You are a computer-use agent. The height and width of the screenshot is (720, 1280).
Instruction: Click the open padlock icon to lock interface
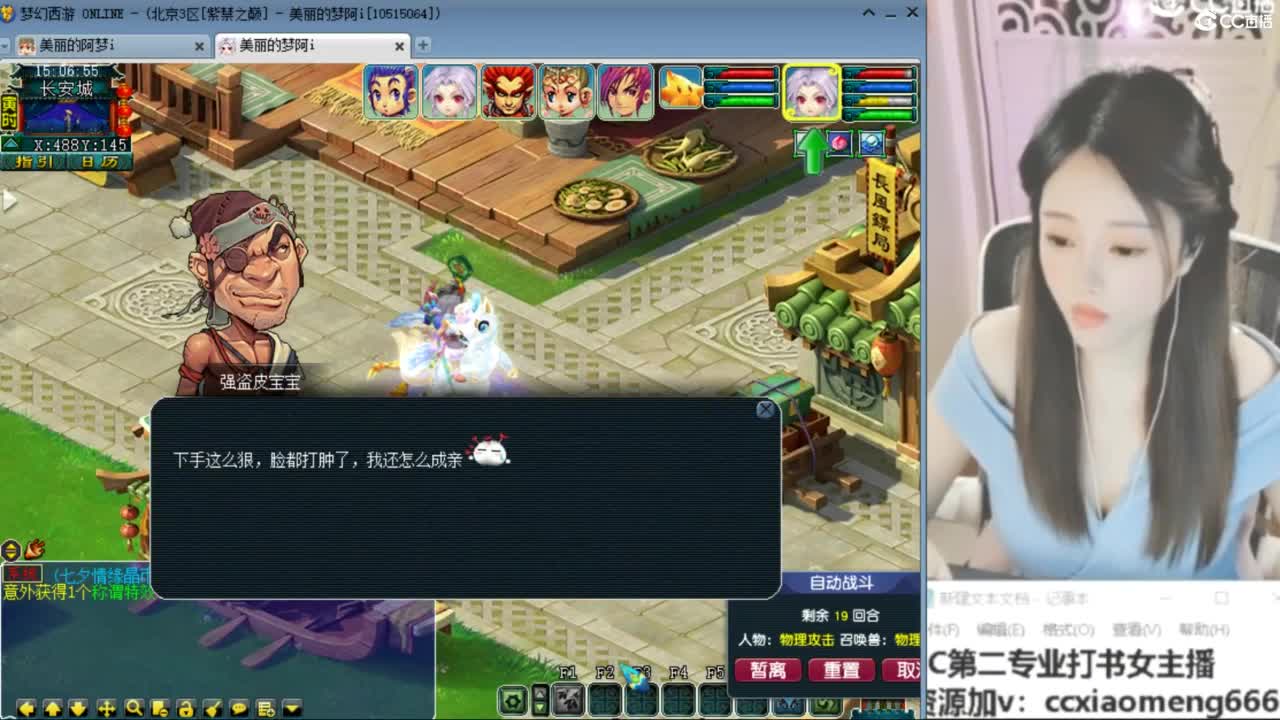pos(188,708)
